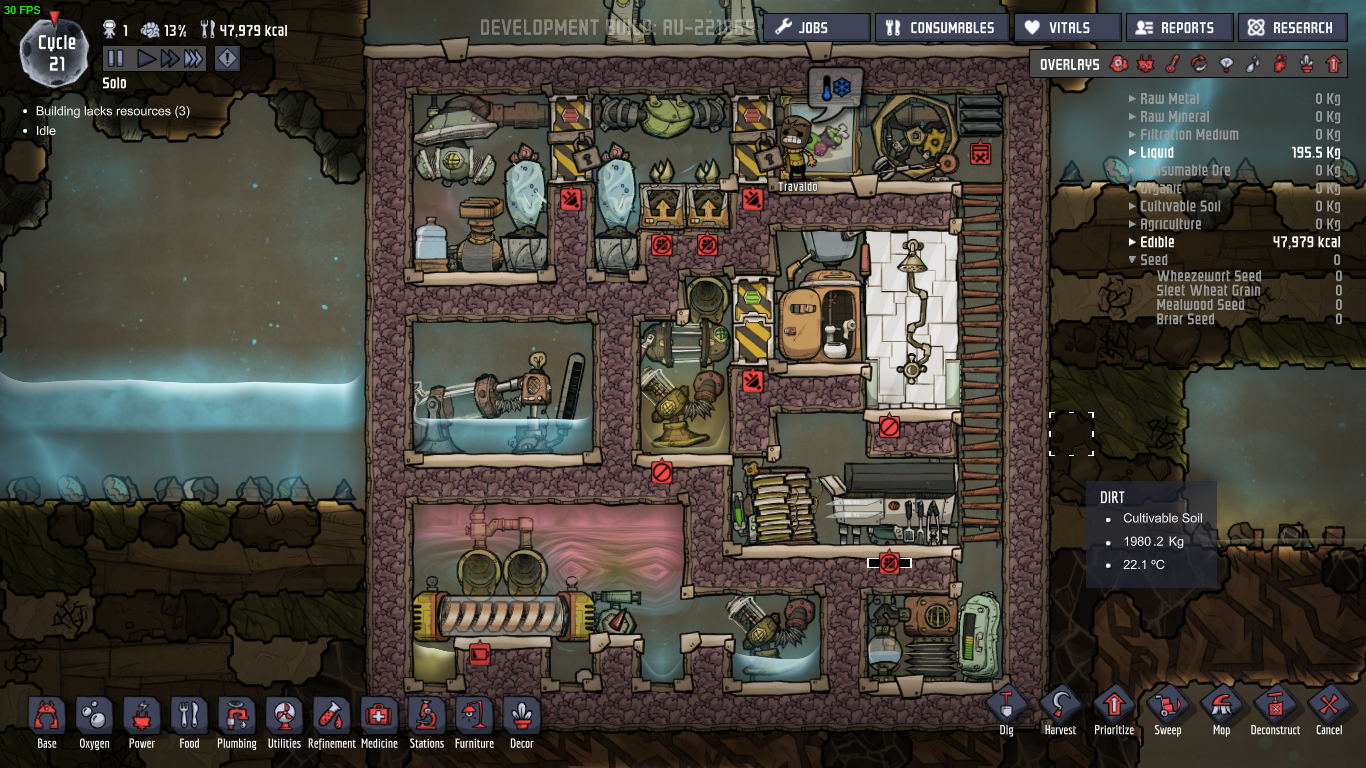Set game speed to fastest

tap(194, 59)
